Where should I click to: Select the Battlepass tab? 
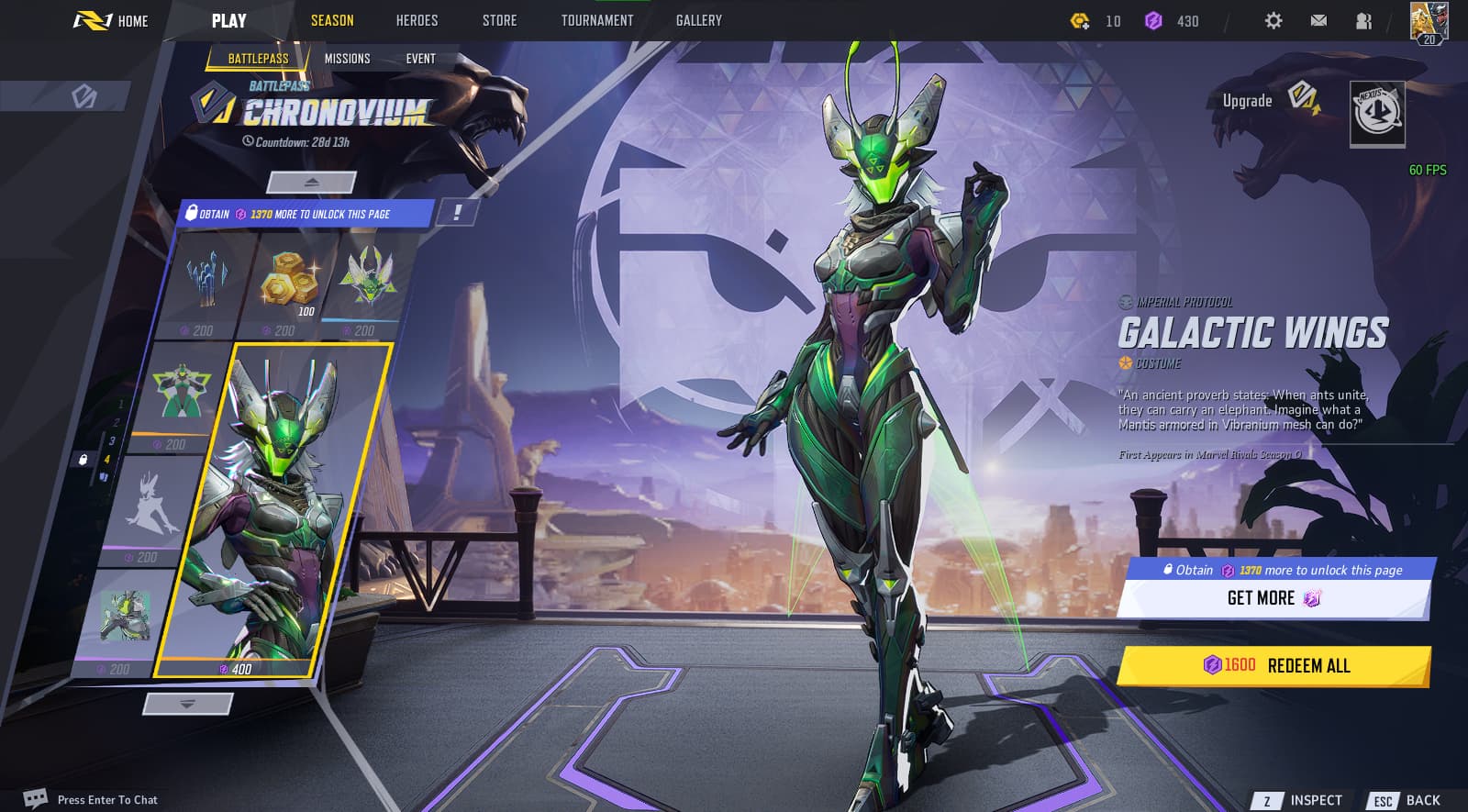(x=258, y=59)
